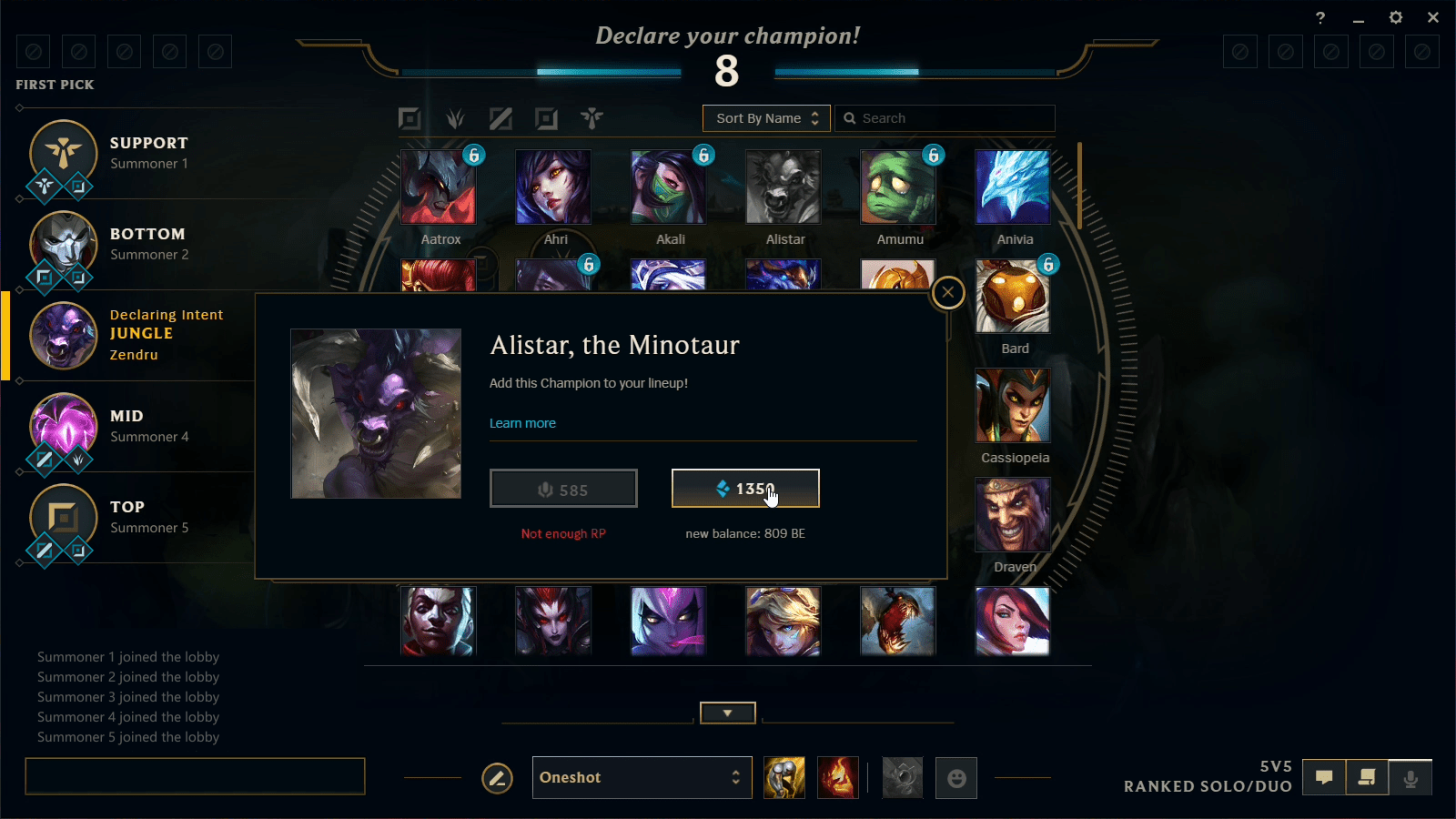Mute your microphone in voice chat

(x=1411, y=778)
